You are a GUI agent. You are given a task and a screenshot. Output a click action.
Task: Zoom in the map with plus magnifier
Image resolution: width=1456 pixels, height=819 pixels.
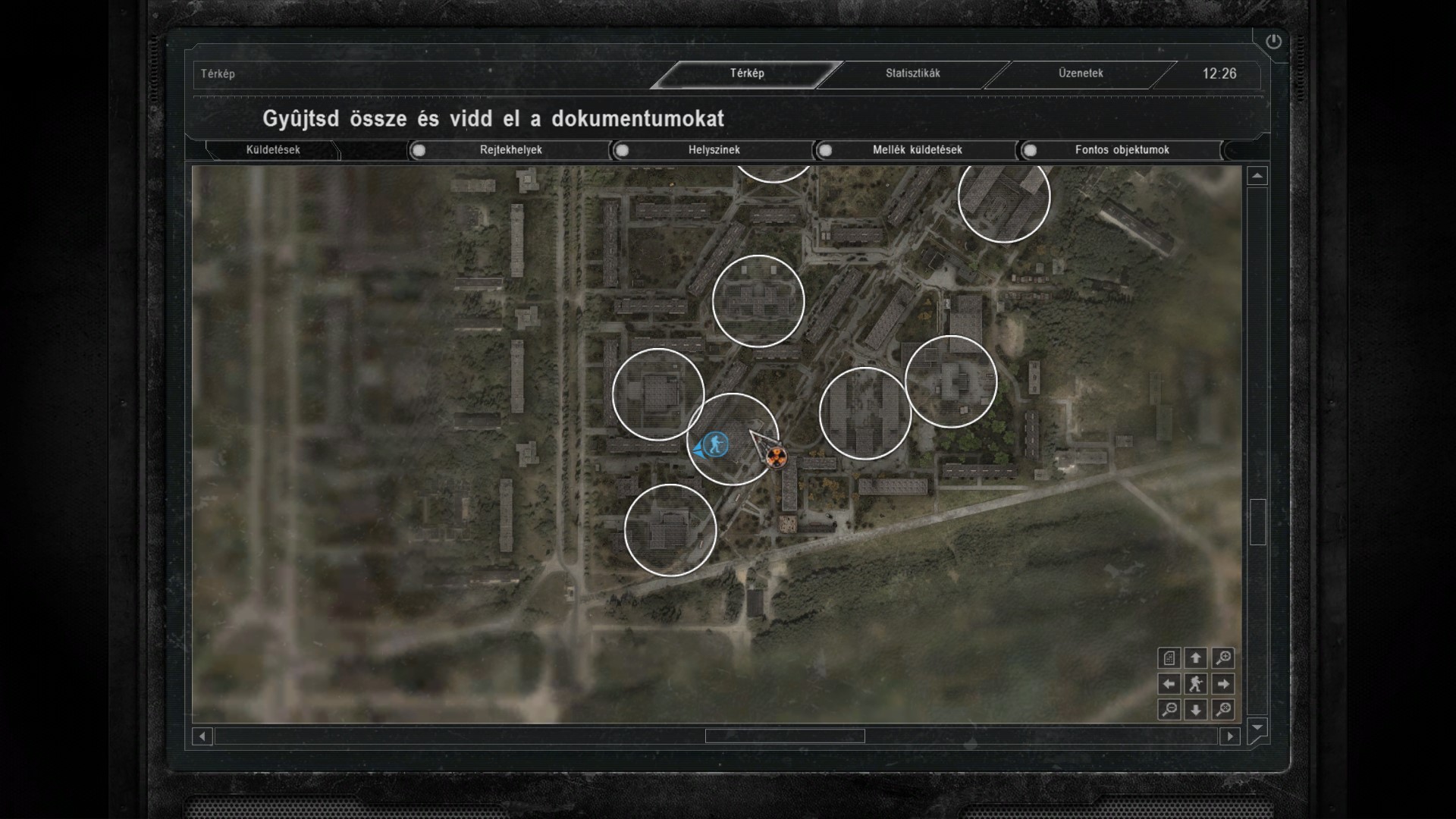[x=1222, y=657]
